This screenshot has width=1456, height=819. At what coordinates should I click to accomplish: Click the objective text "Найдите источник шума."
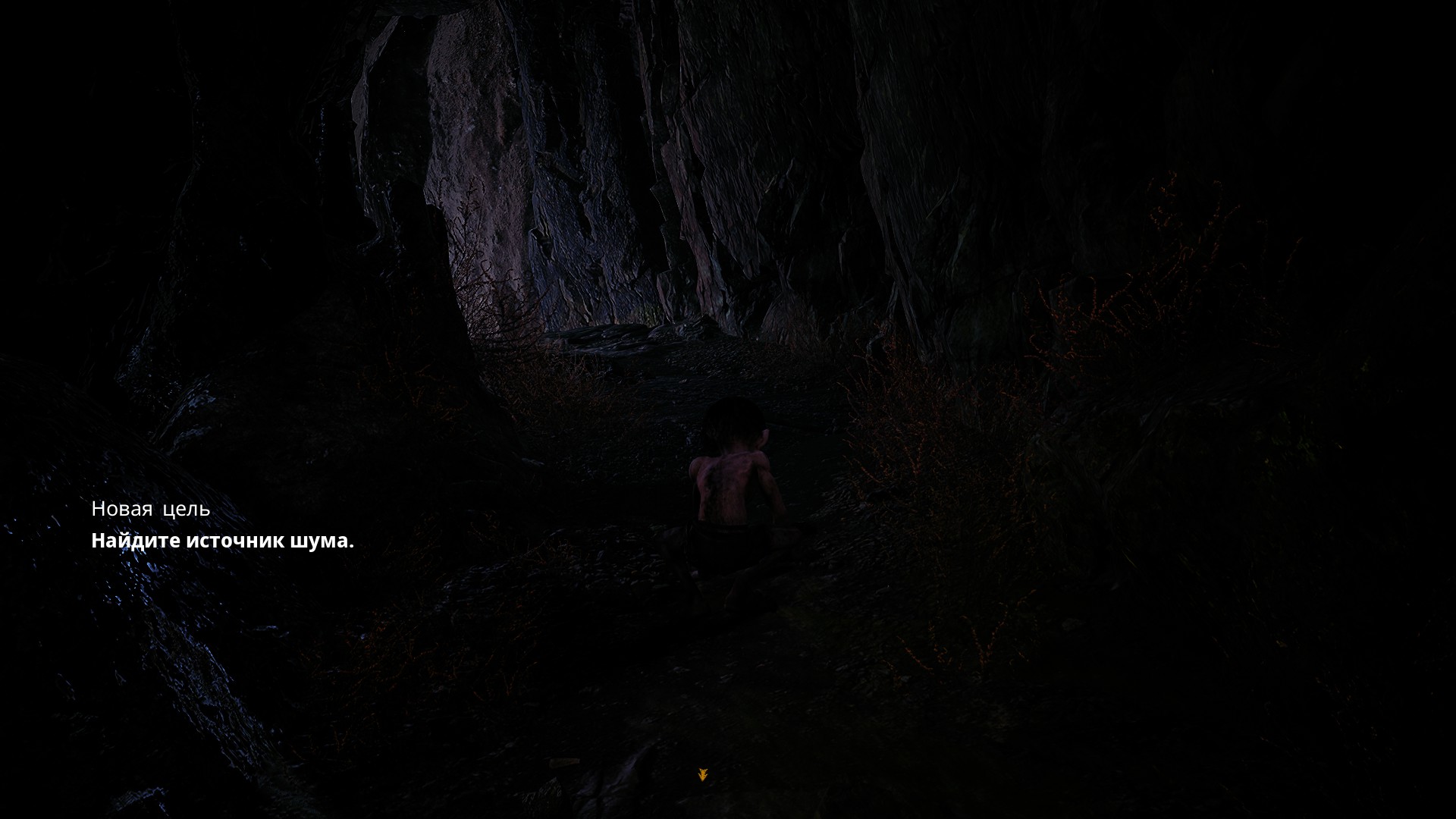pyautogui.click(x=222, y=541)
